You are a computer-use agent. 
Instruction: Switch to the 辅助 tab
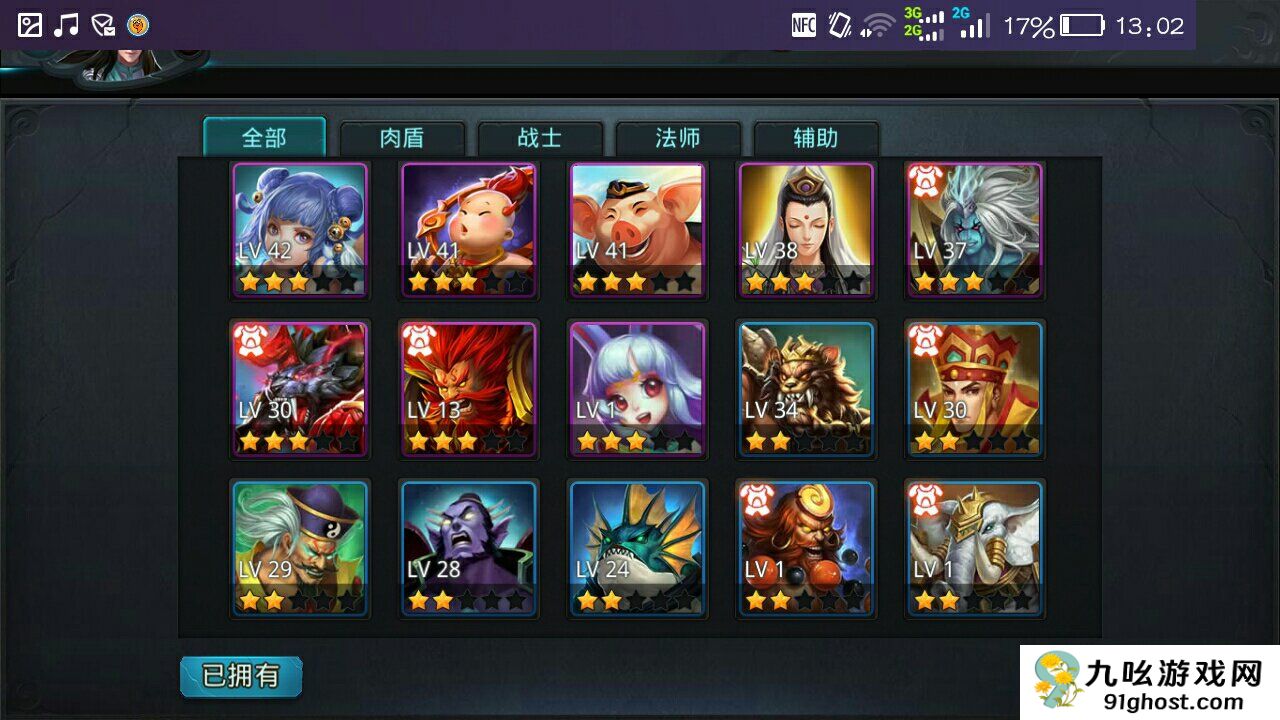(x=816, y=138)
